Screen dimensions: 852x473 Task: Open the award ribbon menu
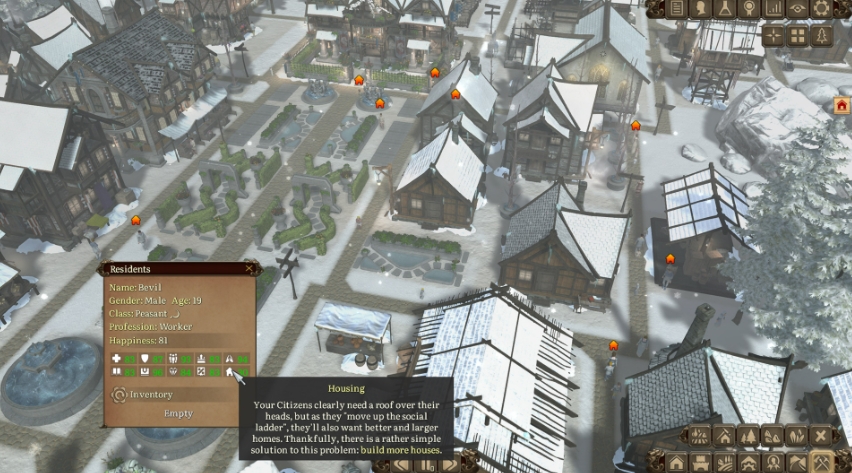(x=749, y=9)
